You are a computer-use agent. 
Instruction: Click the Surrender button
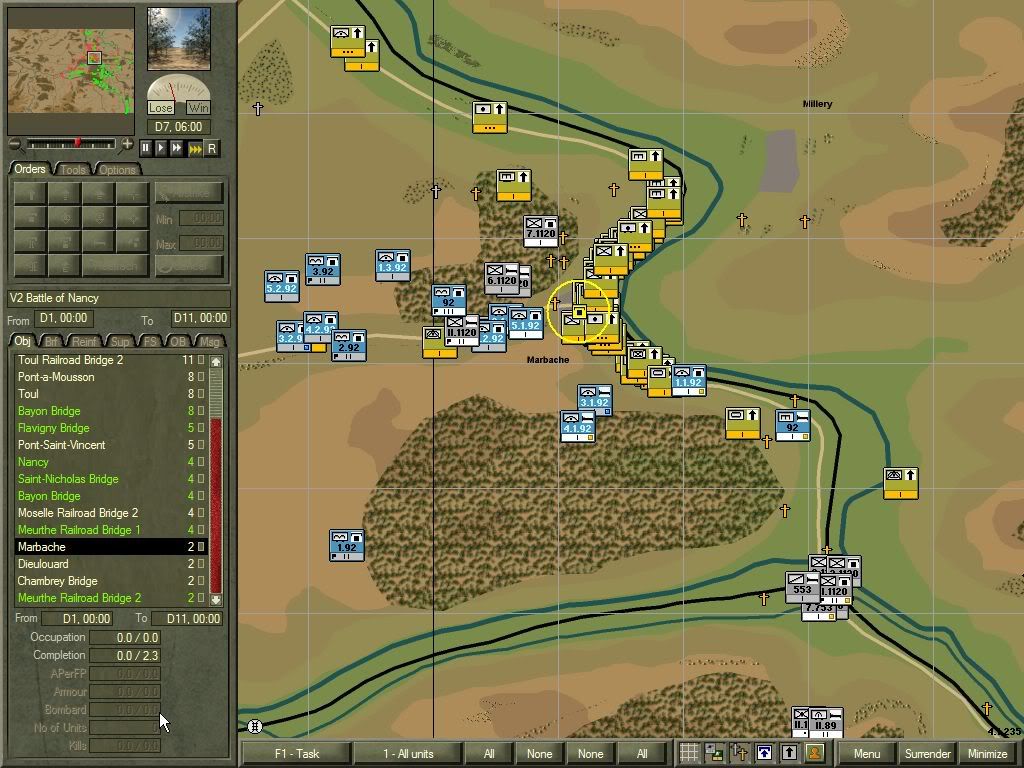pos(927,753)
